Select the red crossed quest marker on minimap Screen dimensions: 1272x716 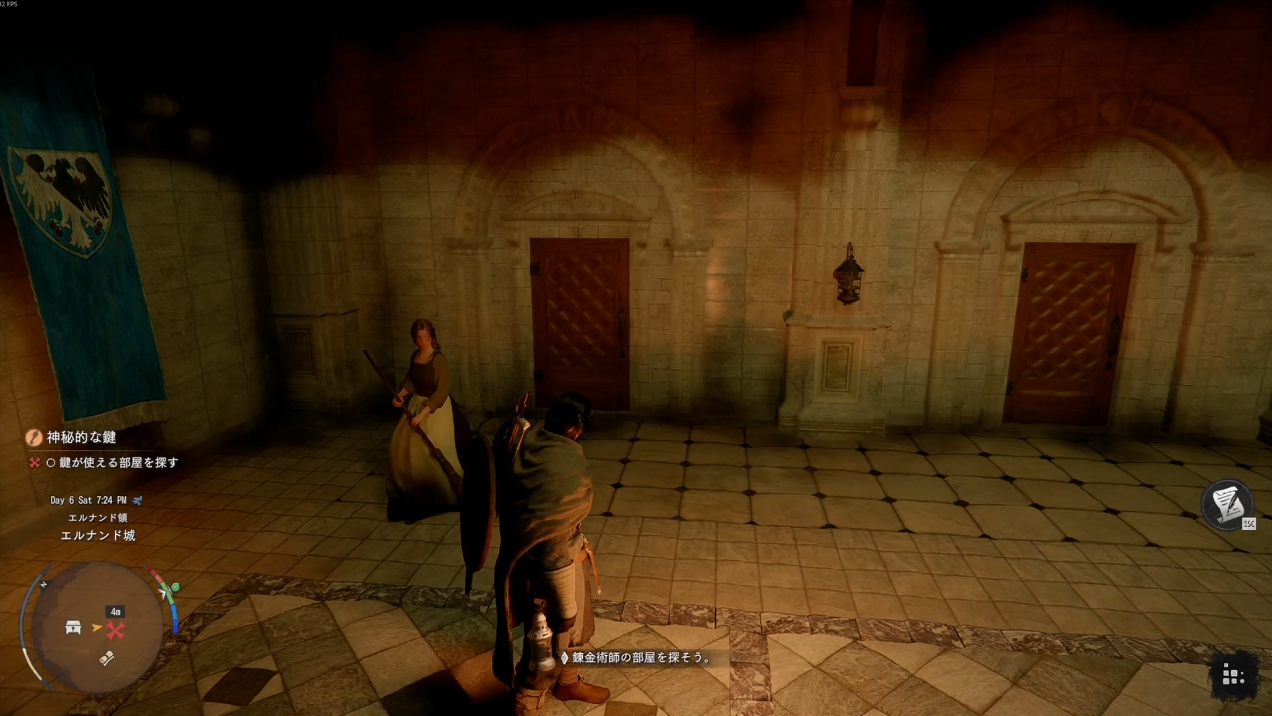116,630
